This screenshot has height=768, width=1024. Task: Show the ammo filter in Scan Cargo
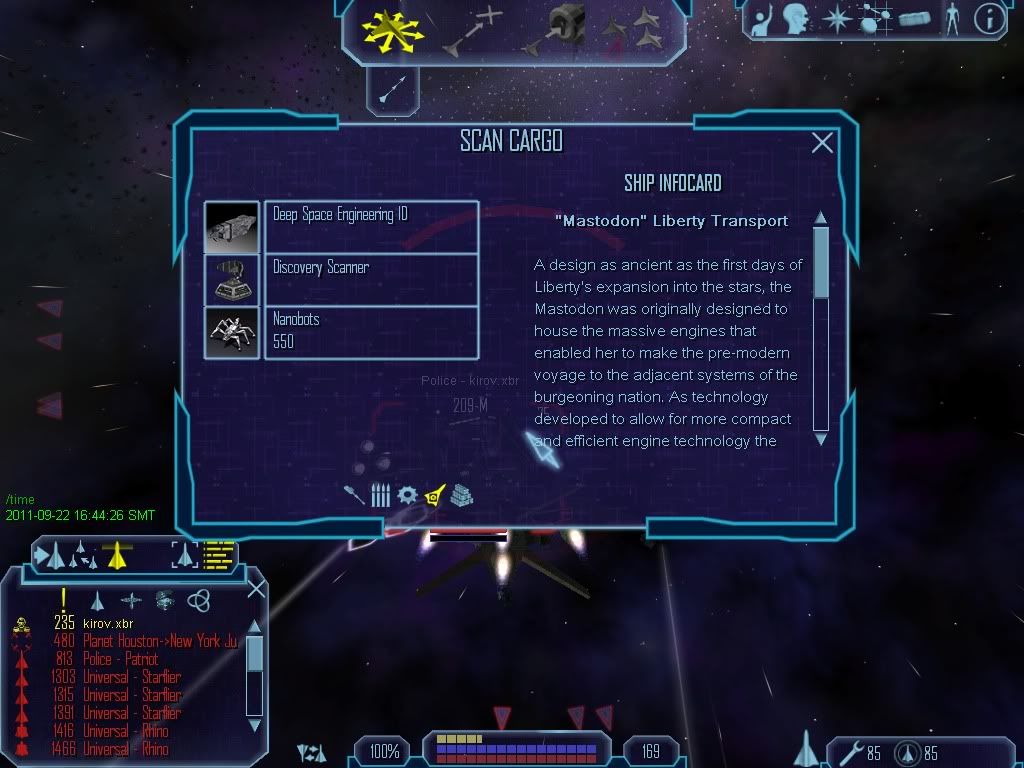click(x=380, y=495)
